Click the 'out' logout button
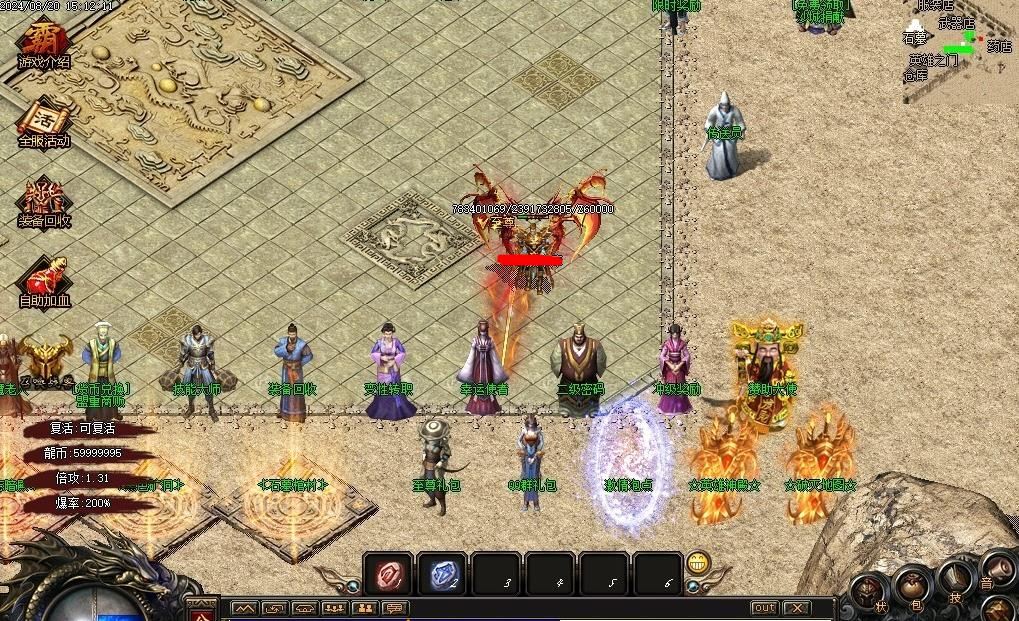1019x621 pixels. [x=764, y=608]
